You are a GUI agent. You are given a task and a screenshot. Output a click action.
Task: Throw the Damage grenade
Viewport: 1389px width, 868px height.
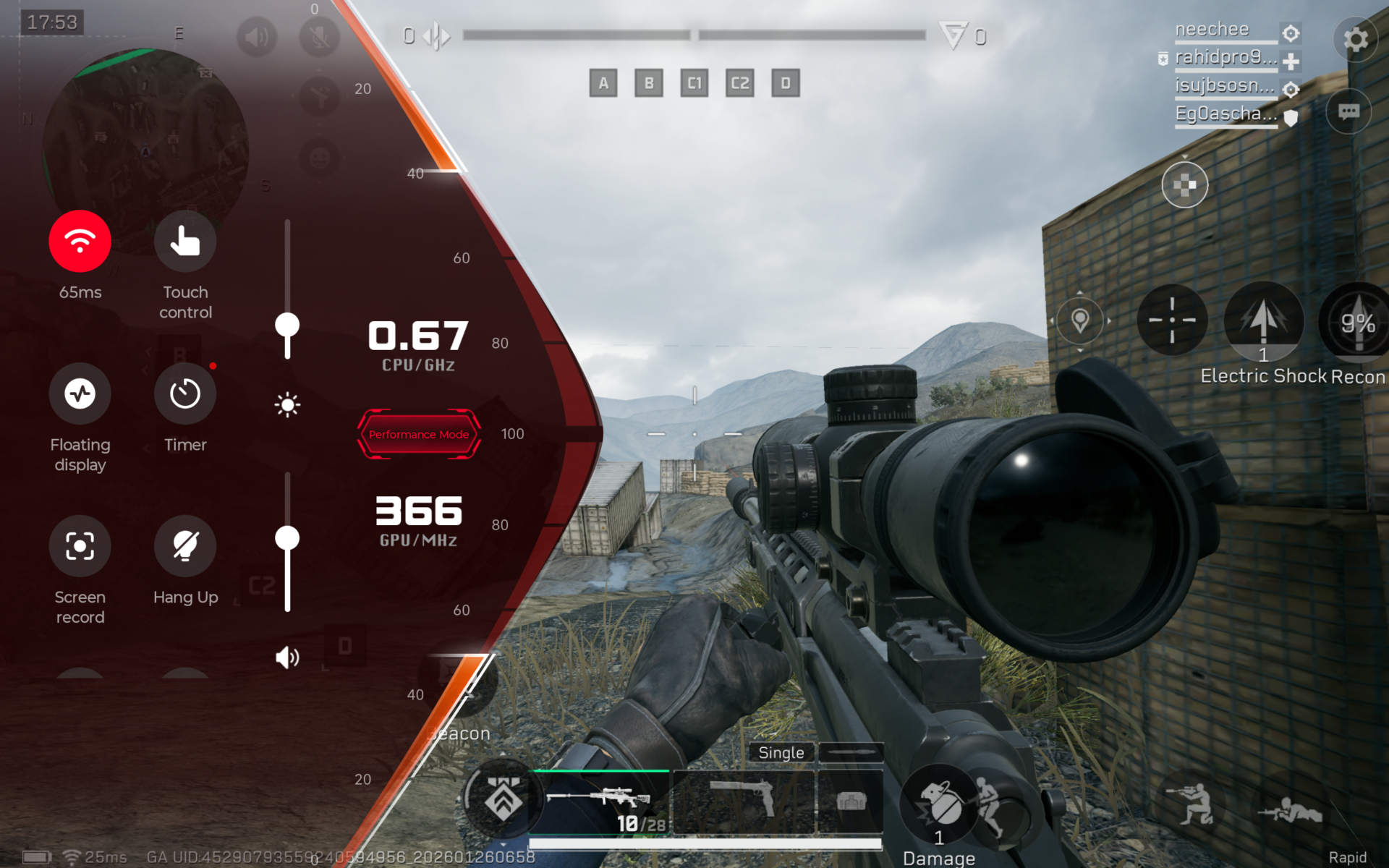[940, 804]
